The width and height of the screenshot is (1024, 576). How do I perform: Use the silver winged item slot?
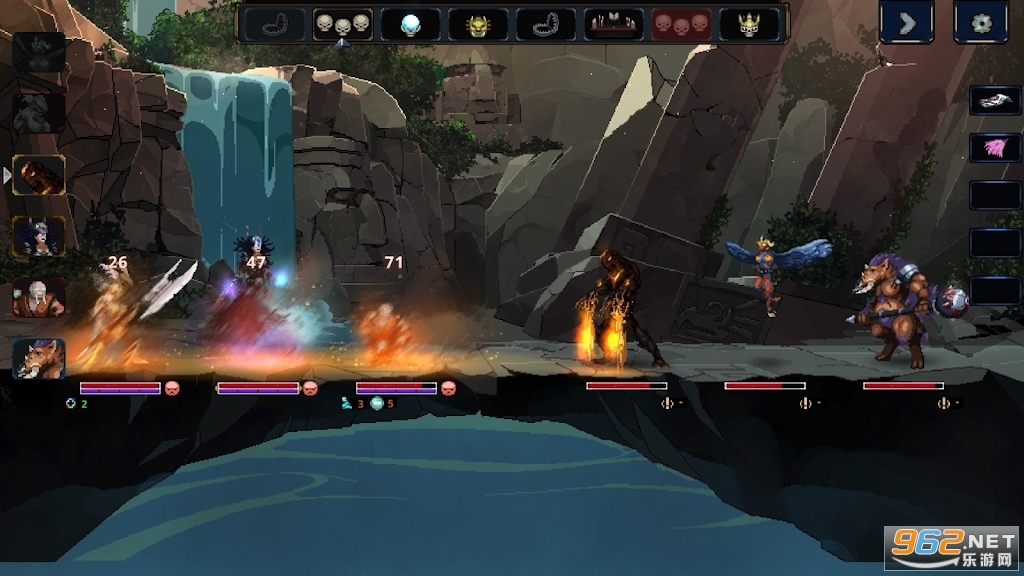point(994,101)
